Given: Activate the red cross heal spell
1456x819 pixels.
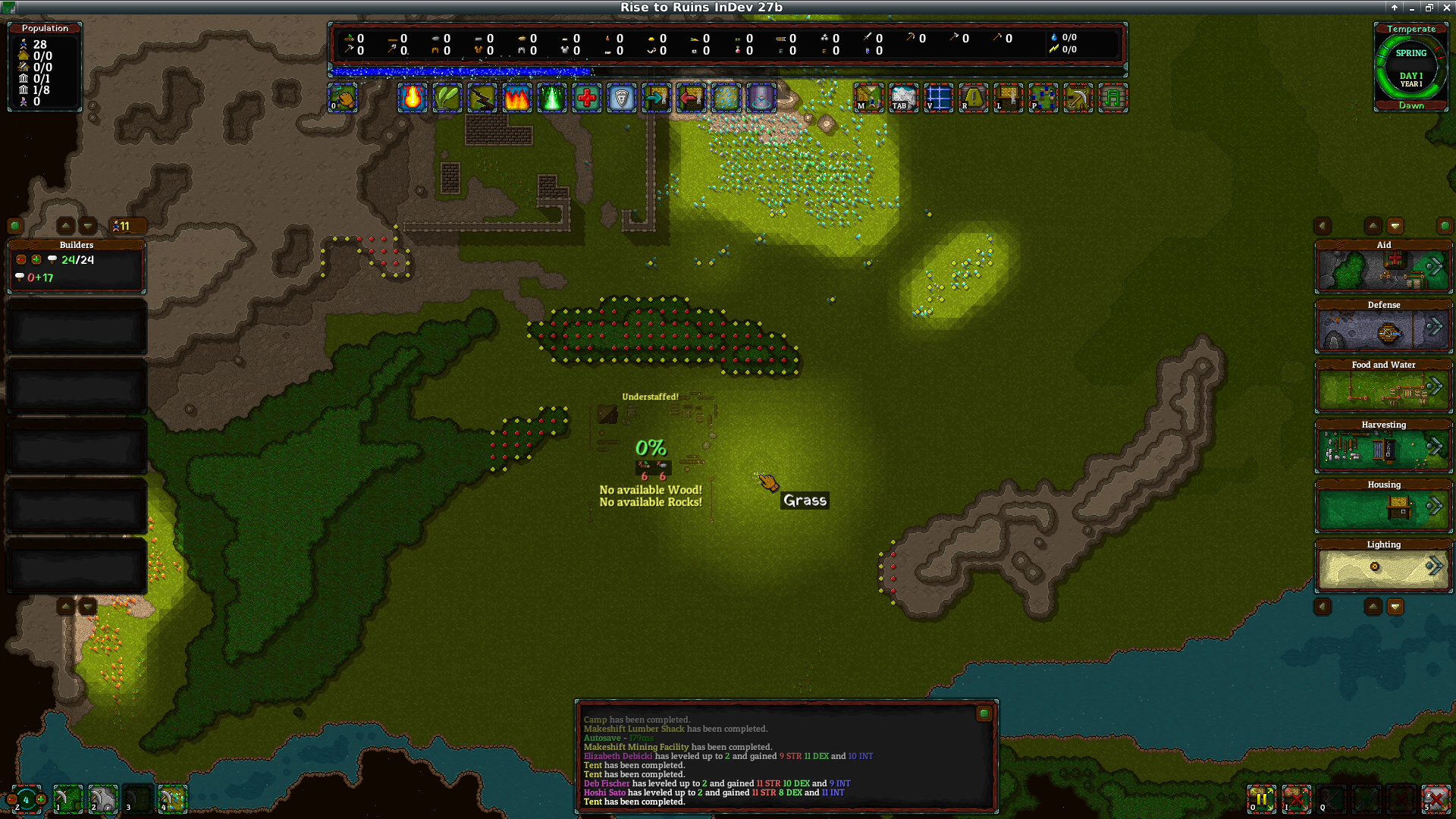Looking at the screenshot, I should point(587,99).
